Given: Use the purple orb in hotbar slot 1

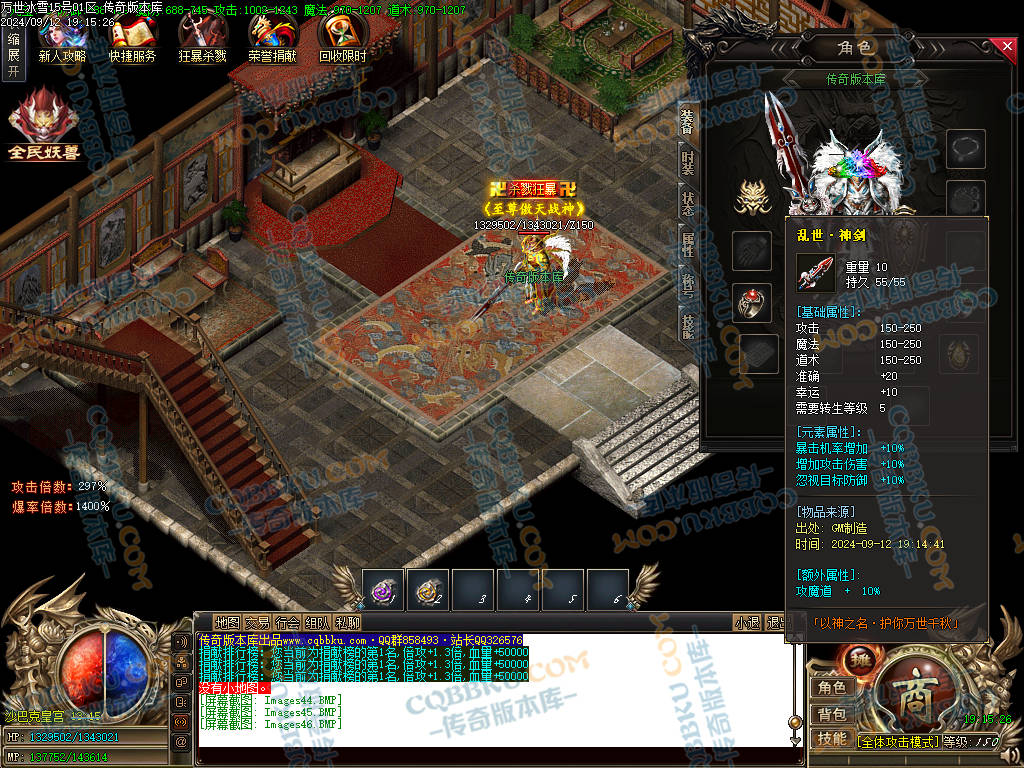Looking at the screenshot, I should click(382, 590).
